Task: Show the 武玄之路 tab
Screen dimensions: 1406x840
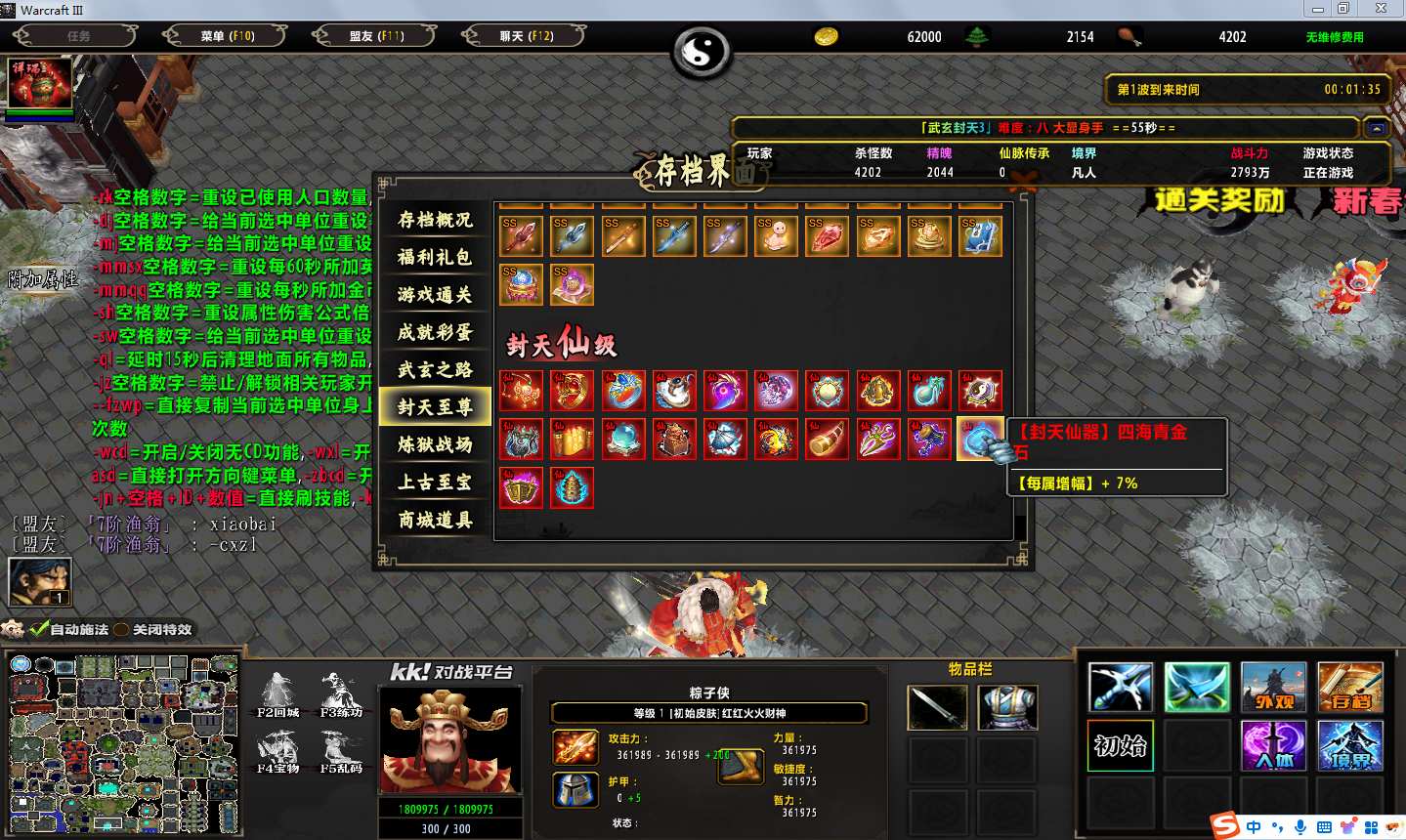Action: (435, 369)
